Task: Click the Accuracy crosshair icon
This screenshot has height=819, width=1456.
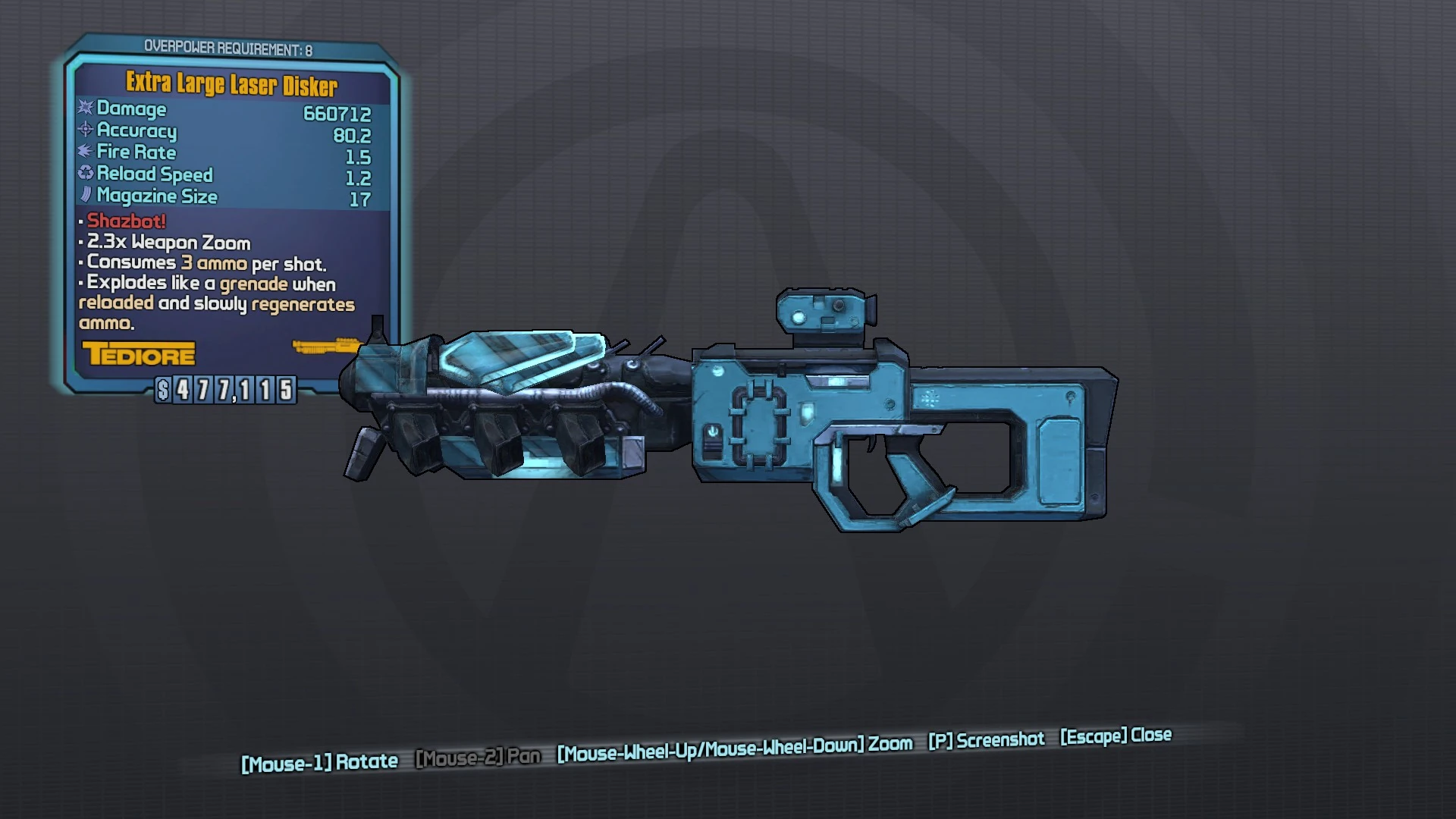Action: pos(85,130)
